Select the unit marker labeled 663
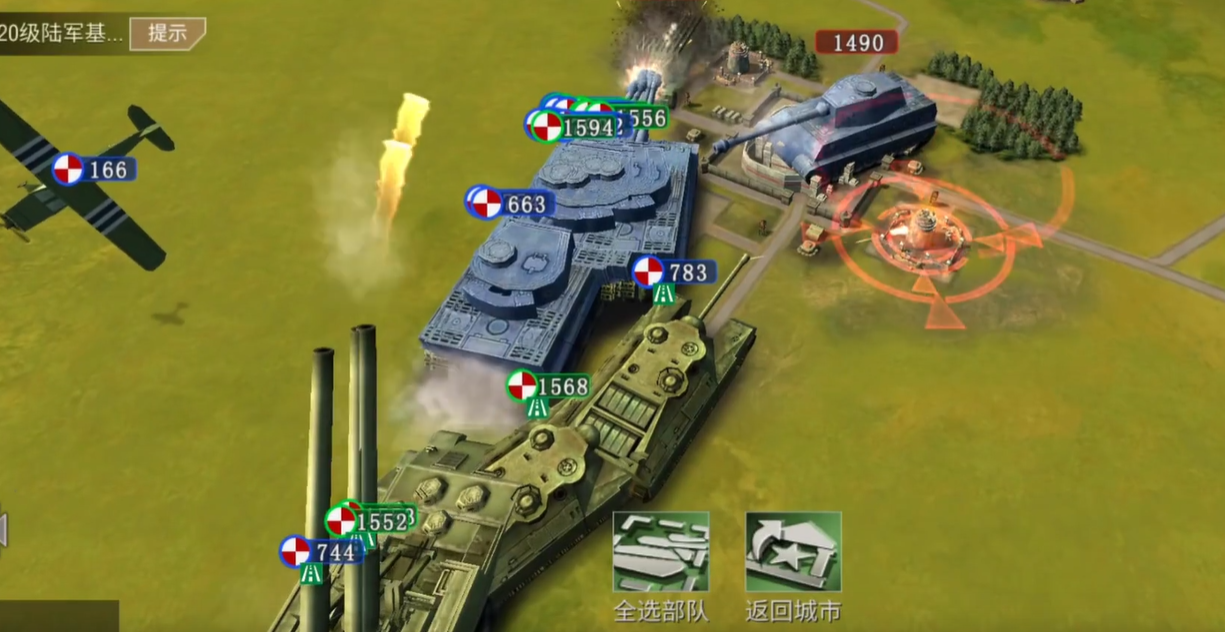Viewport: 1225px width, 632px height. pyautogui.click(x=511, y=204)
